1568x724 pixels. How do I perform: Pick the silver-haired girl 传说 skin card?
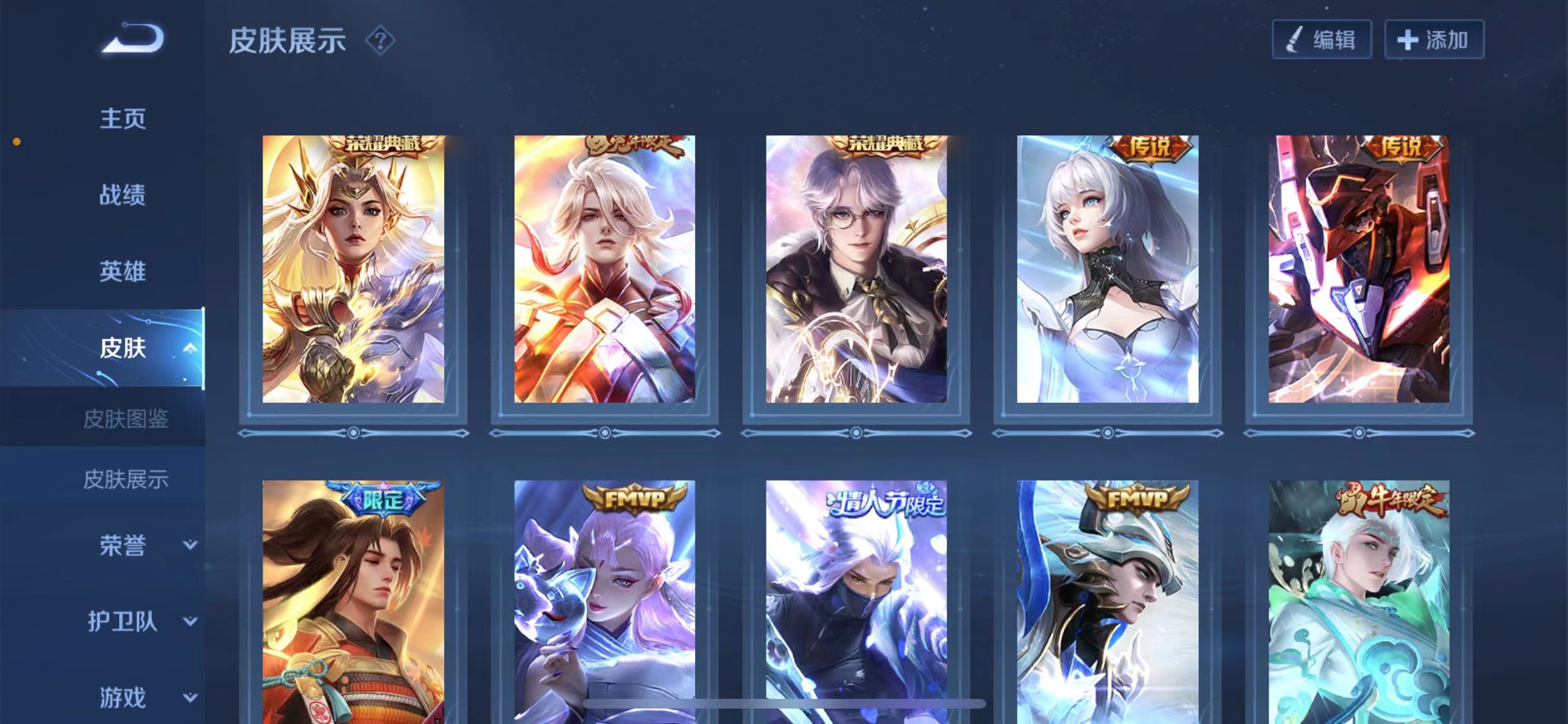1107,269
